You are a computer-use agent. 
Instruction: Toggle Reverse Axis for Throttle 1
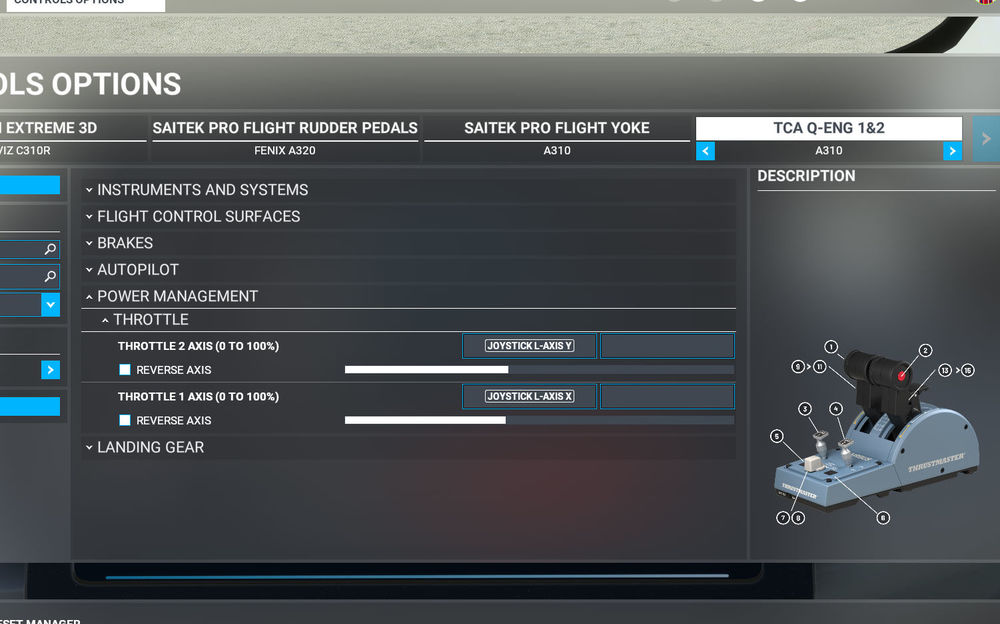pos(125,420)
